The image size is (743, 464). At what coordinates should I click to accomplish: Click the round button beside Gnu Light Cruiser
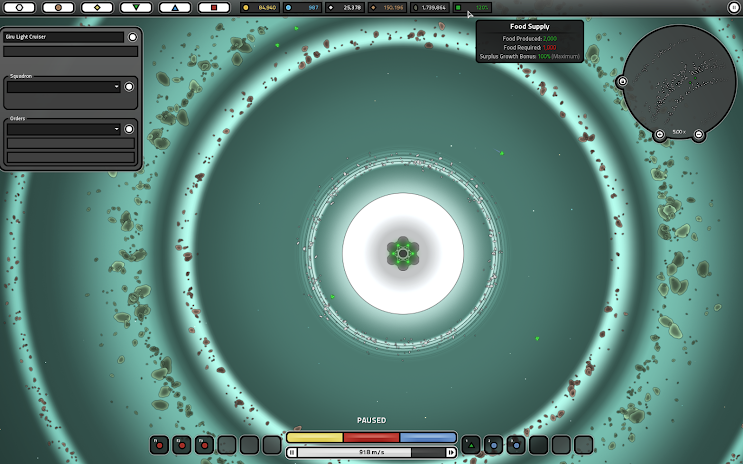point(132,37)
